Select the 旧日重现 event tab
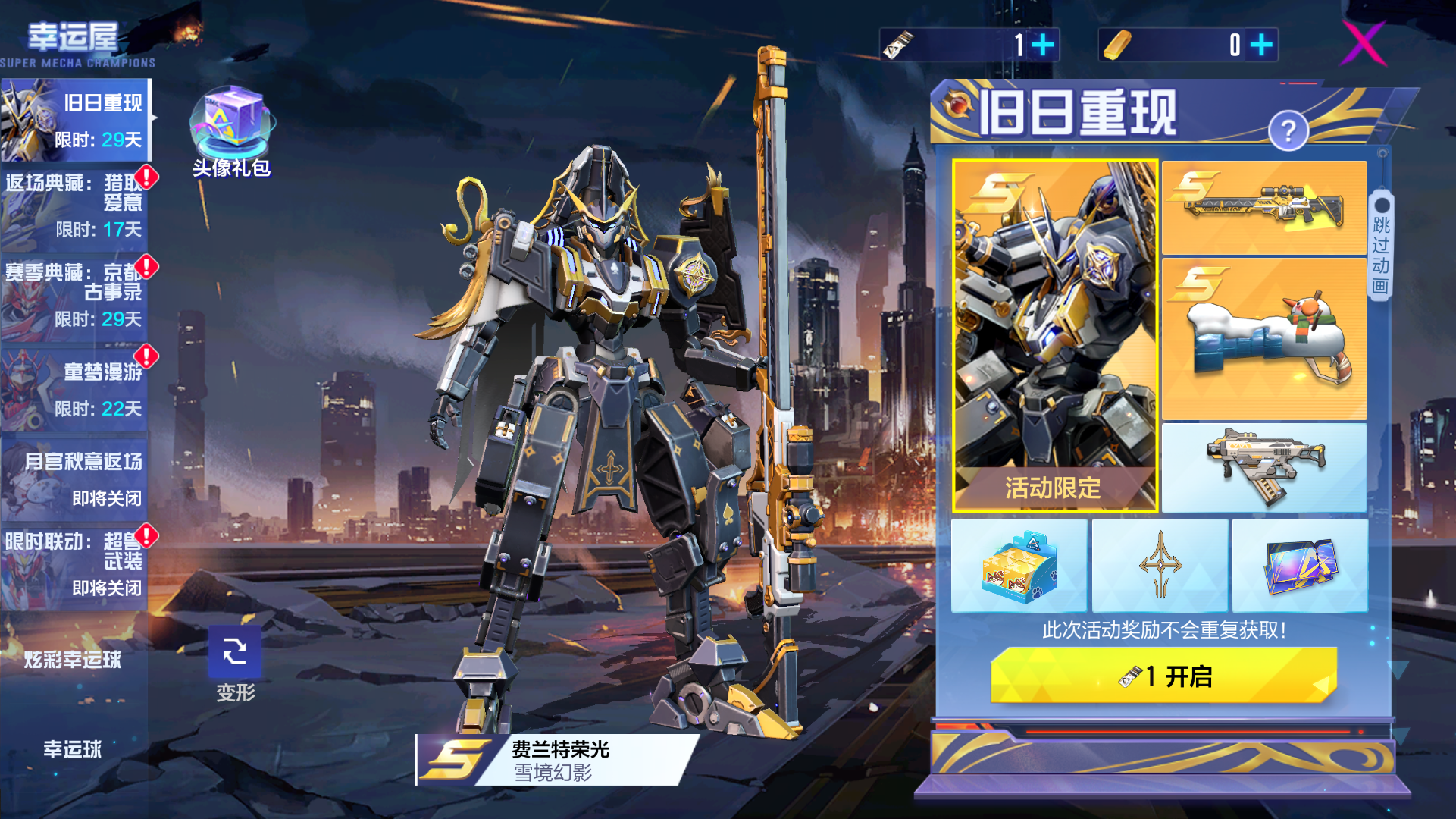The width and height of the screenshot is (1456, 819). point(76,120)
